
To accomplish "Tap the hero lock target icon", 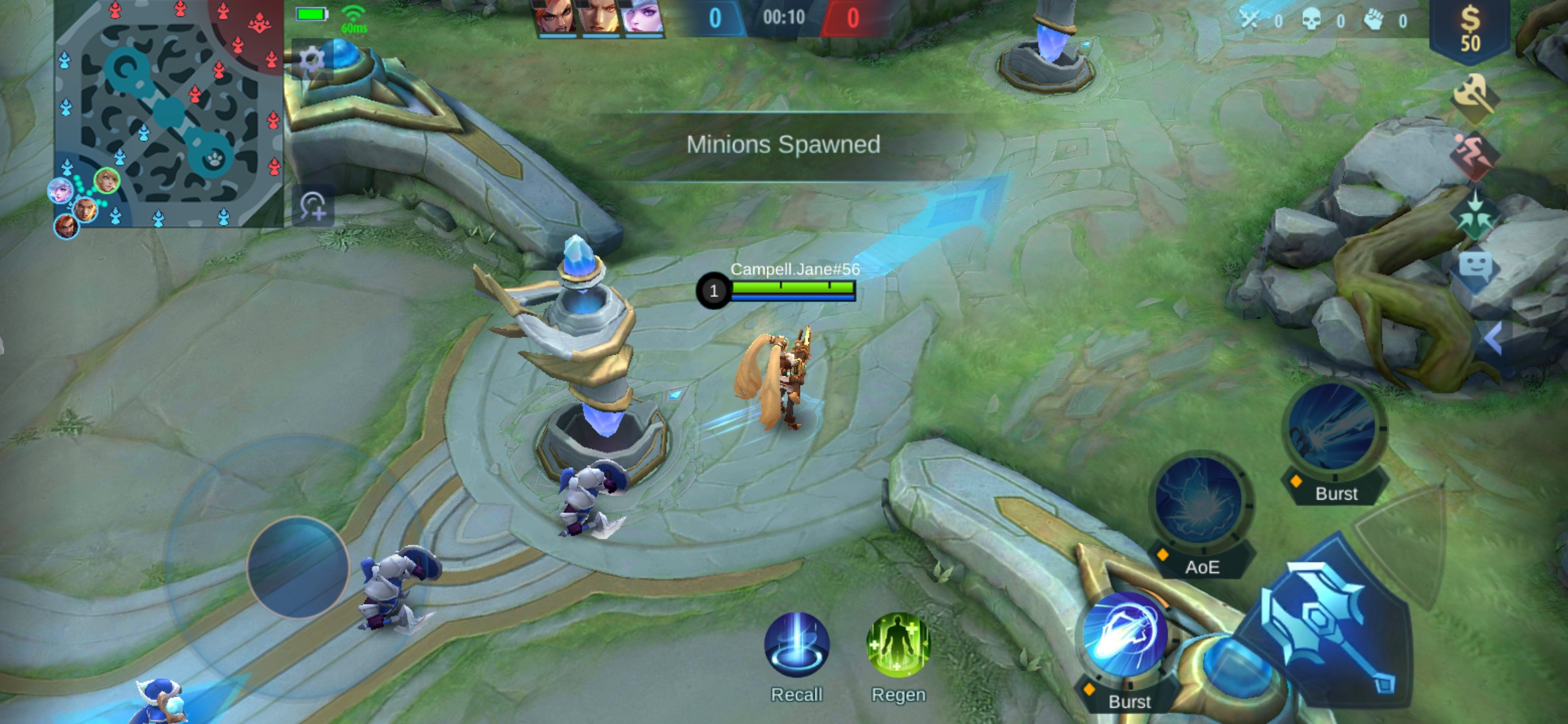I will (x=313, y=206).
